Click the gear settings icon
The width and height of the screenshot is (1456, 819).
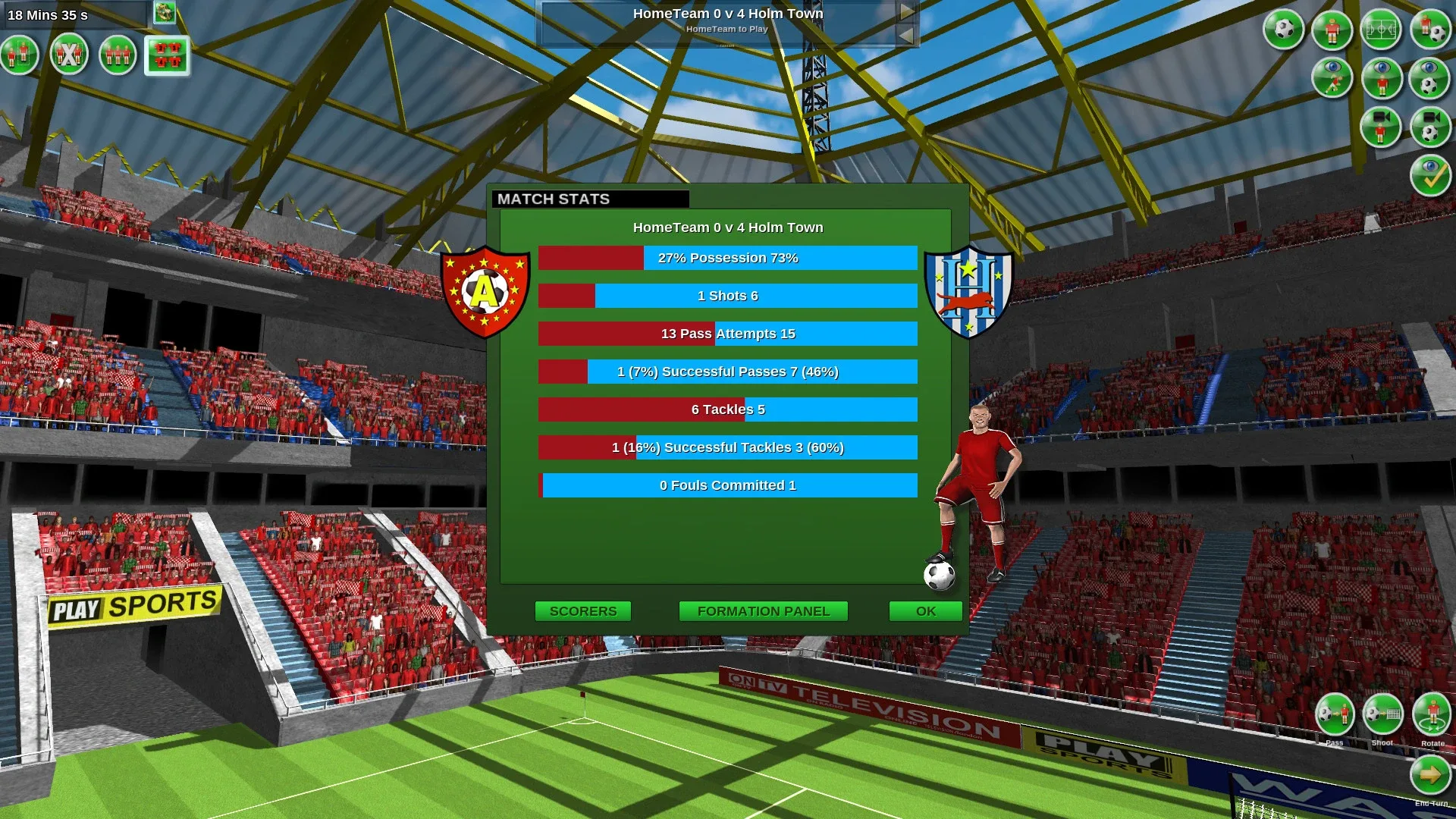165,12
